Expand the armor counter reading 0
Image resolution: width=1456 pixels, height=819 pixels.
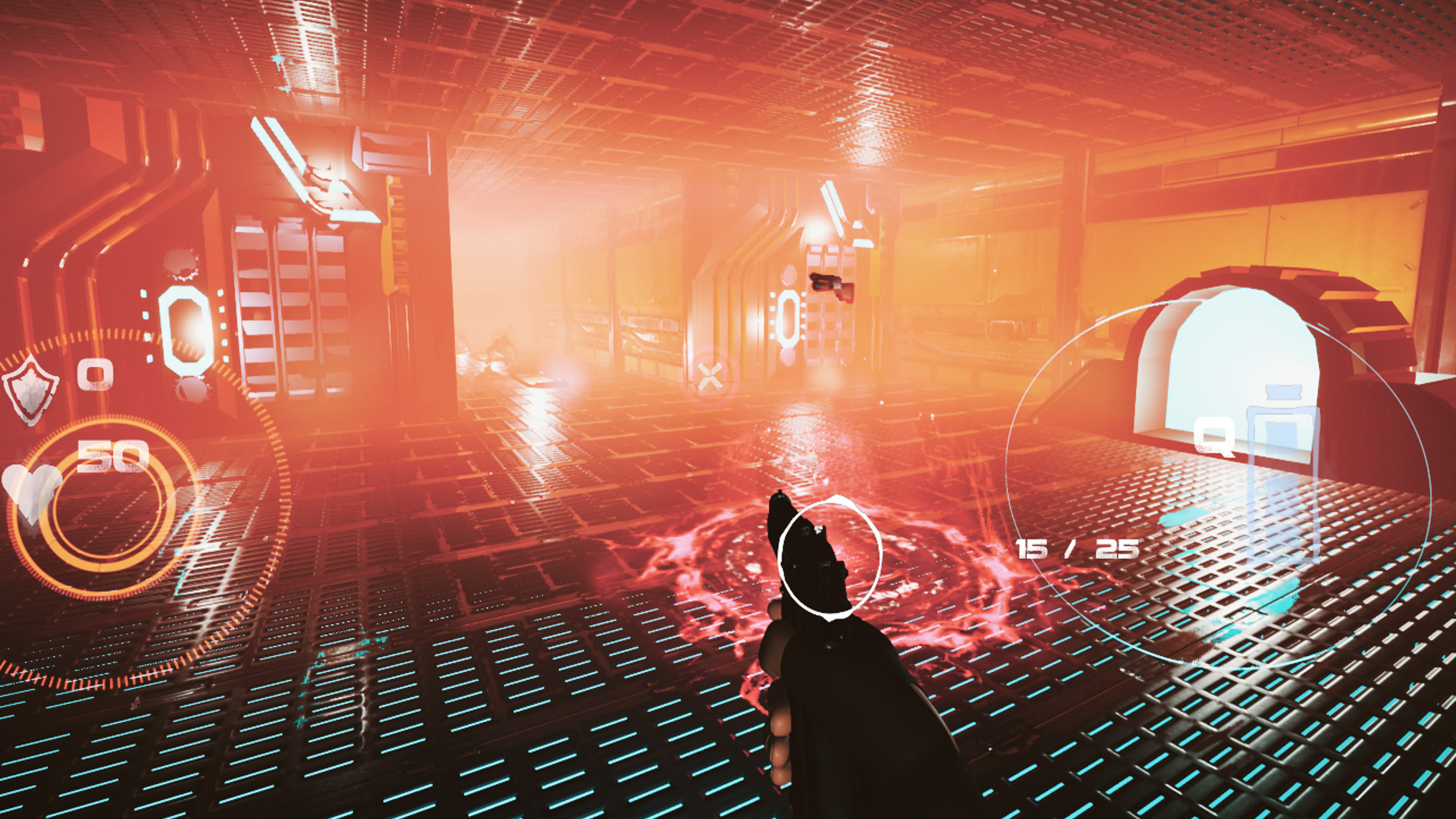[95, 375]
